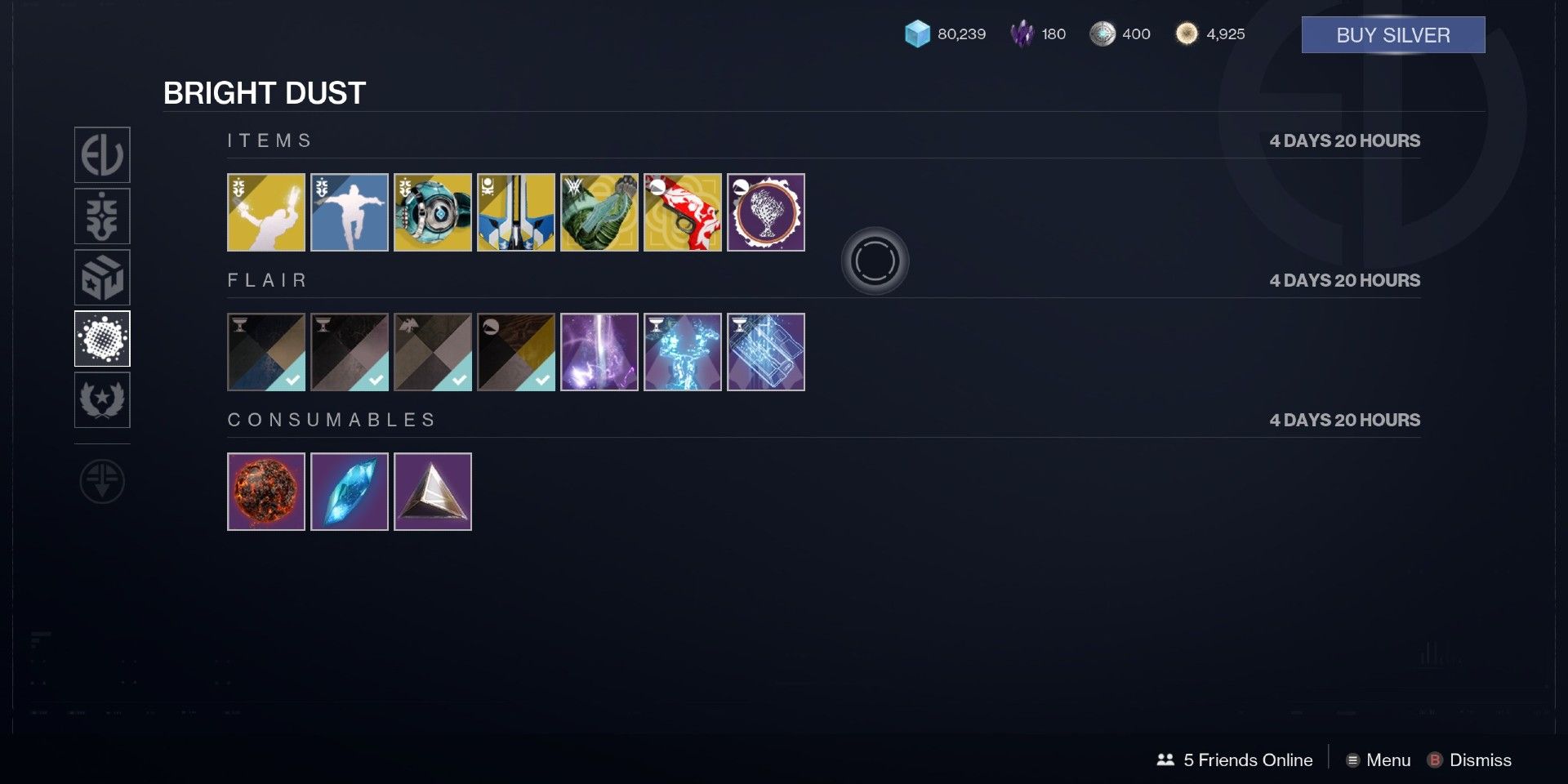Switch to the Items section header
The height and width of the screenshot is (784, 1568).
[269, 140]
